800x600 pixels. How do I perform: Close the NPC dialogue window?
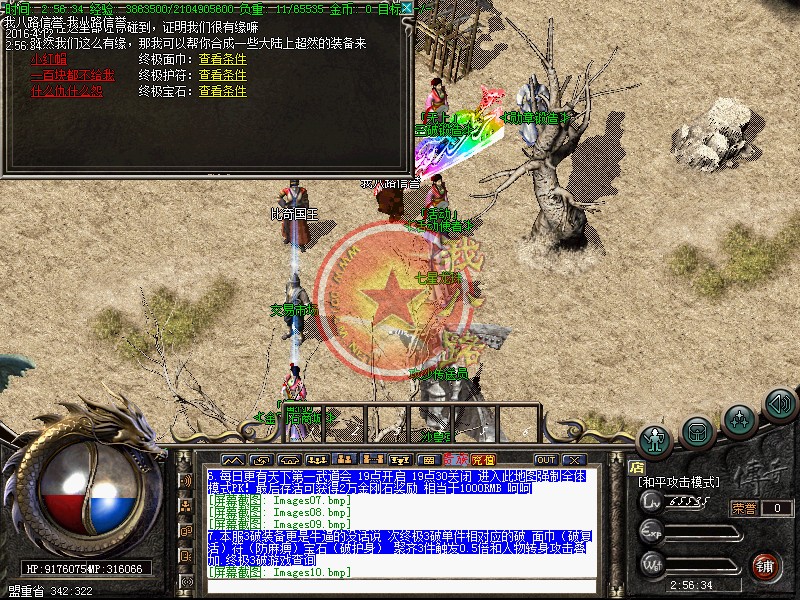[405, 8]
